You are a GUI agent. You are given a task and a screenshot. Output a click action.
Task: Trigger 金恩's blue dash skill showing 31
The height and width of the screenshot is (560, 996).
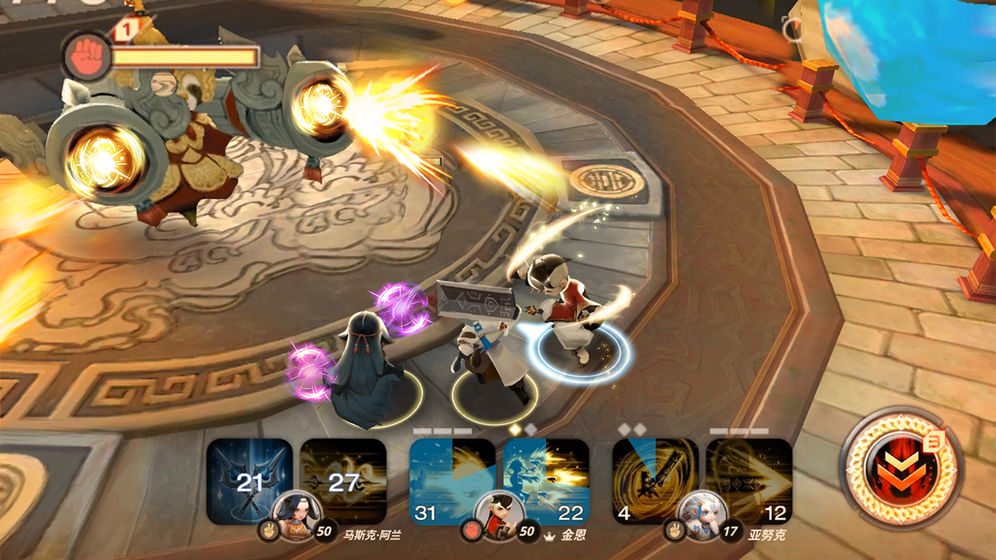pyautogui.click(x=452, y=481)
